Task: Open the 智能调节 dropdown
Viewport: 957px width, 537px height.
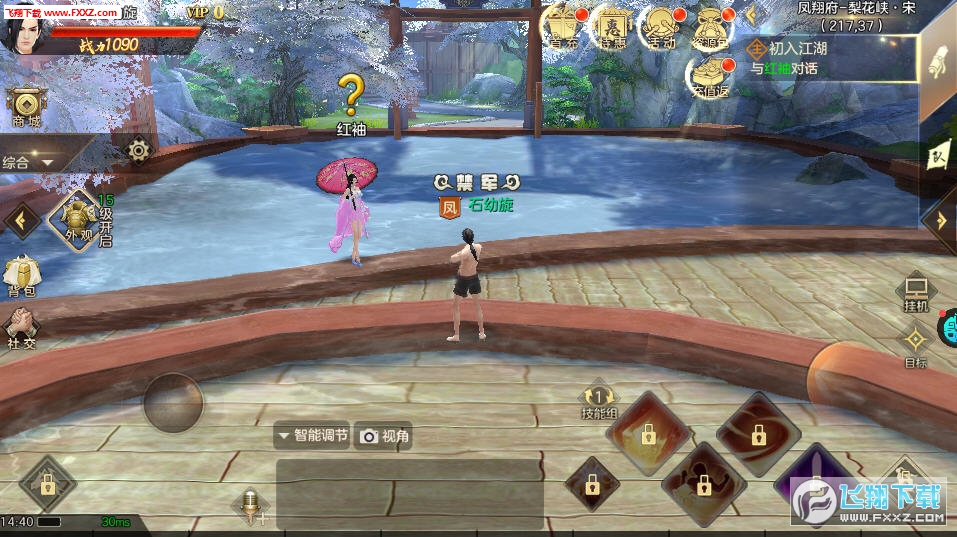Action: pyautogui.click(x=313, y=436)
